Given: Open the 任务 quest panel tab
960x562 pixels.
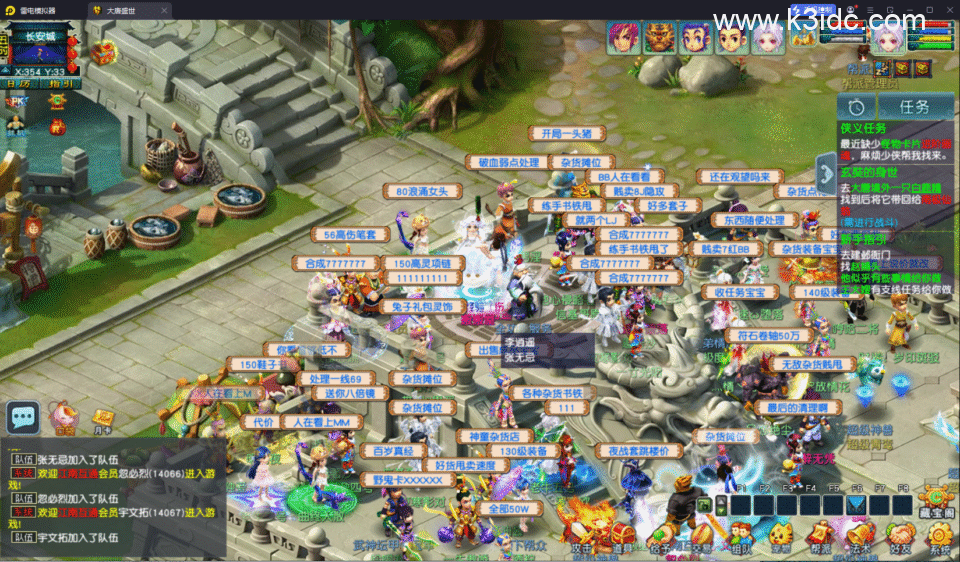Looking at the screenshot, I should coord(914,106).
